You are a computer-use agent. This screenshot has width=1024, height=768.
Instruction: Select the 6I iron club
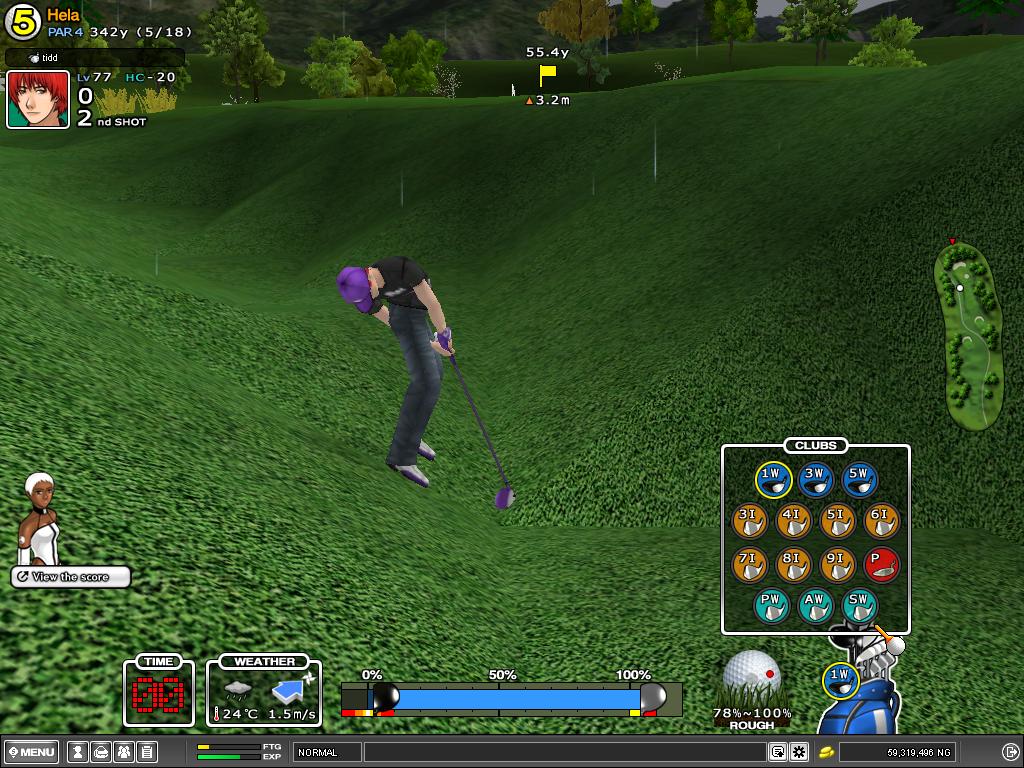tap(881, 522)
